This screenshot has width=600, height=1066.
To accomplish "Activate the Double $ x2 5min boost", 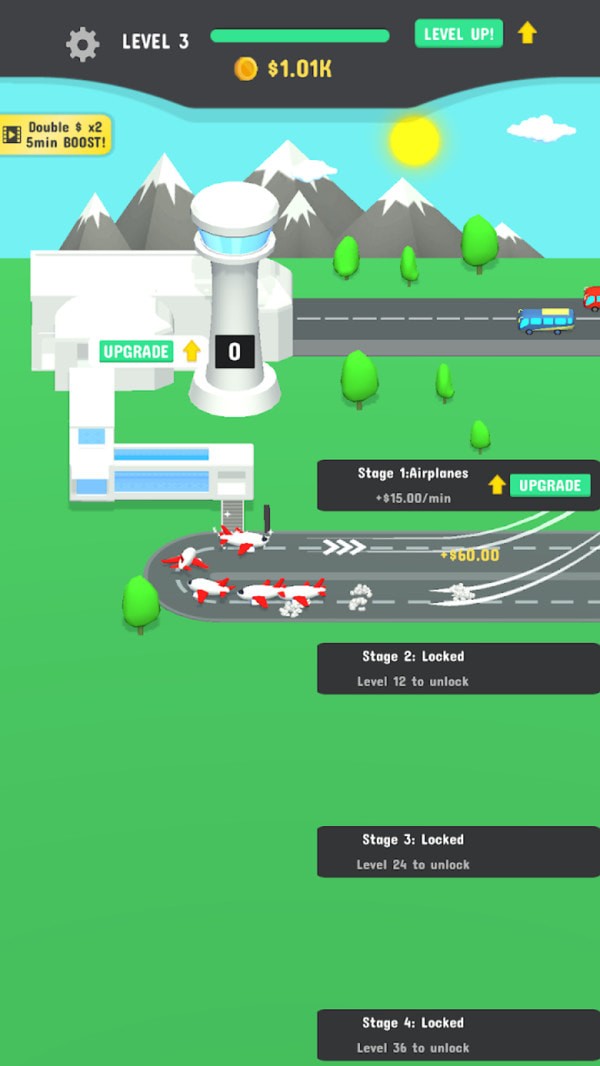I will click(x=56, y=134).
